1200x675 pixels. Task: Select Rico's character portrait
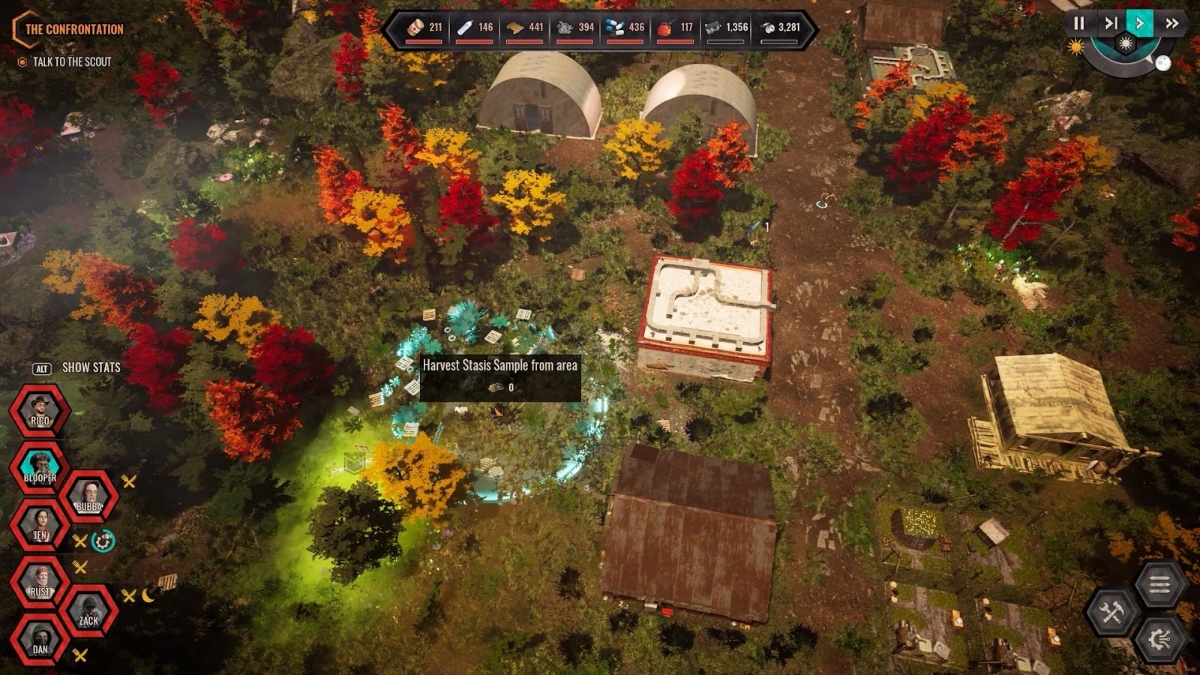40,411
